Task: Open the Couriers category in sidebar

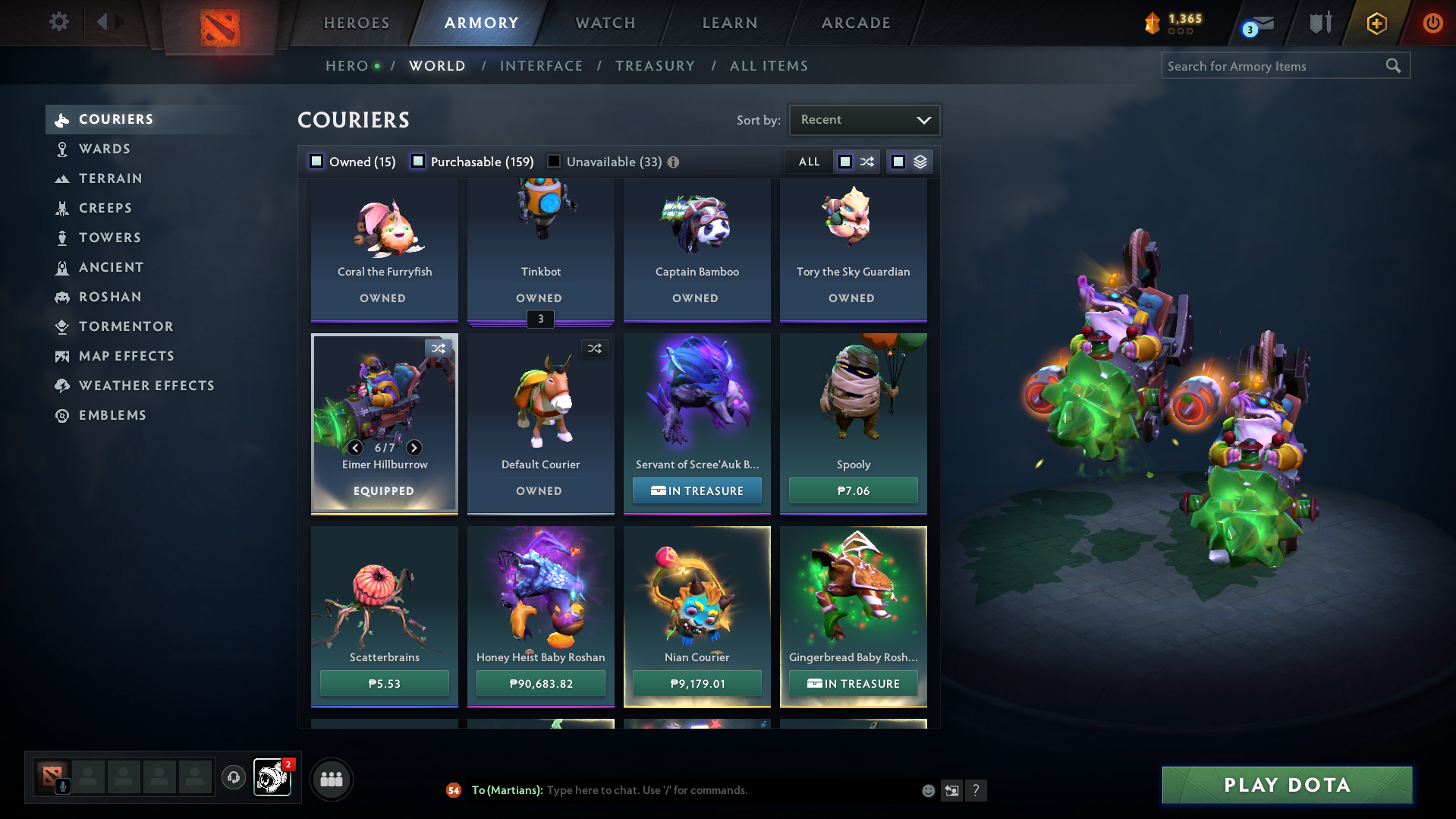Action: (115, 119)
